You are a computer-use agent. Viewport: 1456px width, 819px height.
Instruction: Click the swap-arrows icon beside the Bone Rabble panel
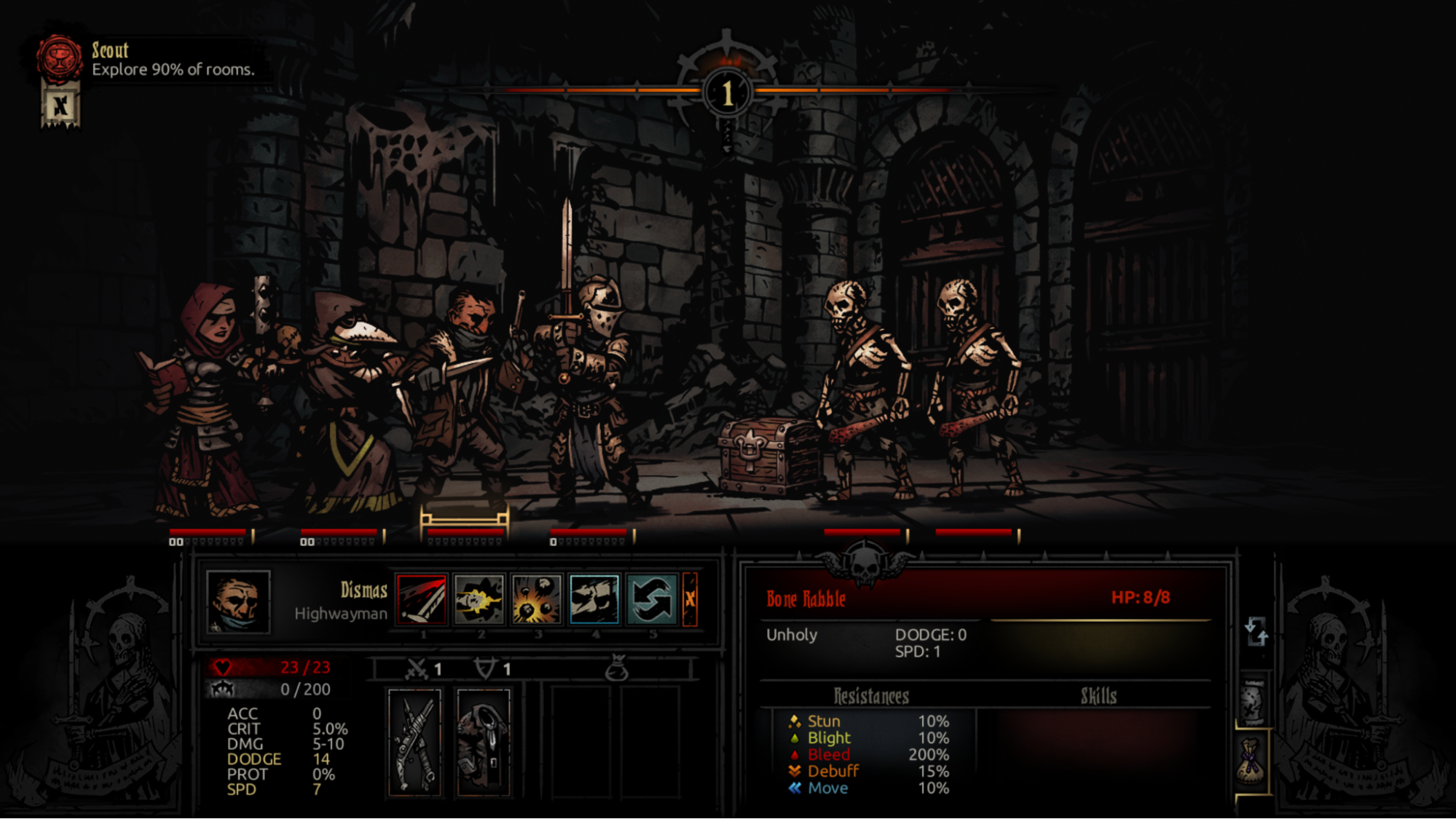(1256, 631)
